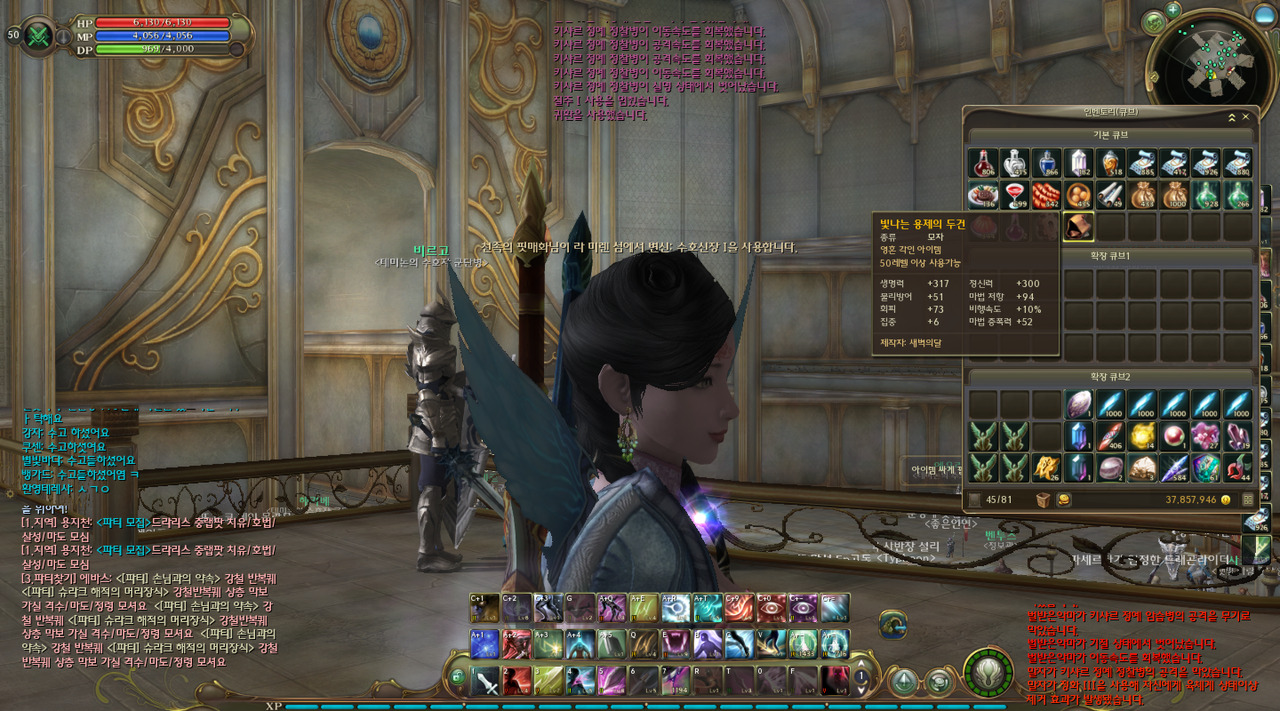Use the fanged mouth skill on E
Screen dimensions: 1280x711
coord(673,643)
